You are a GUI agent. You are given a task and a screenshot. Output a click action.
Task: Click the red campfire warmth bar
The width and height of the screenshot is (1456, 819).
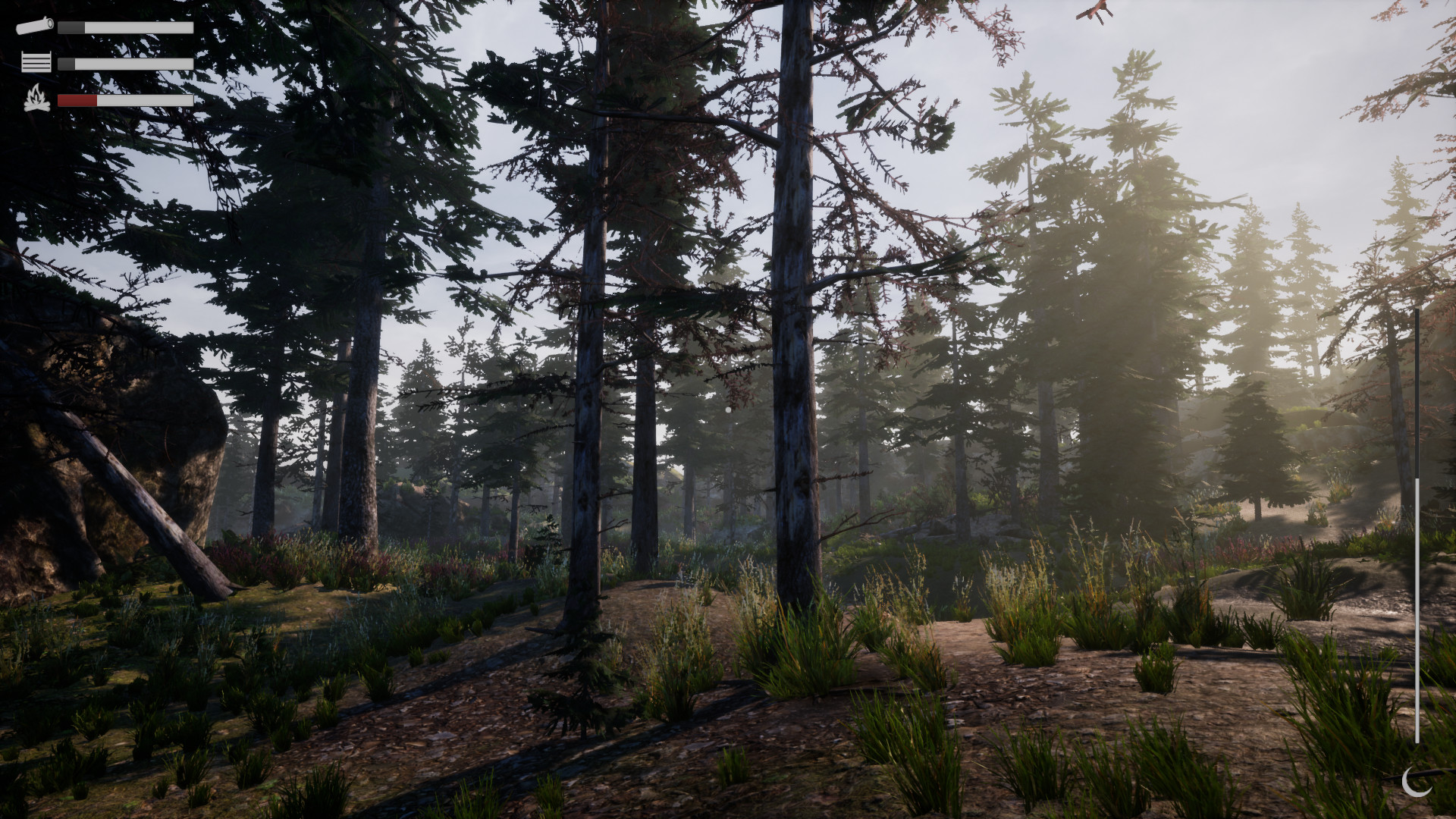pyautogui.click(x=76, y=99)
